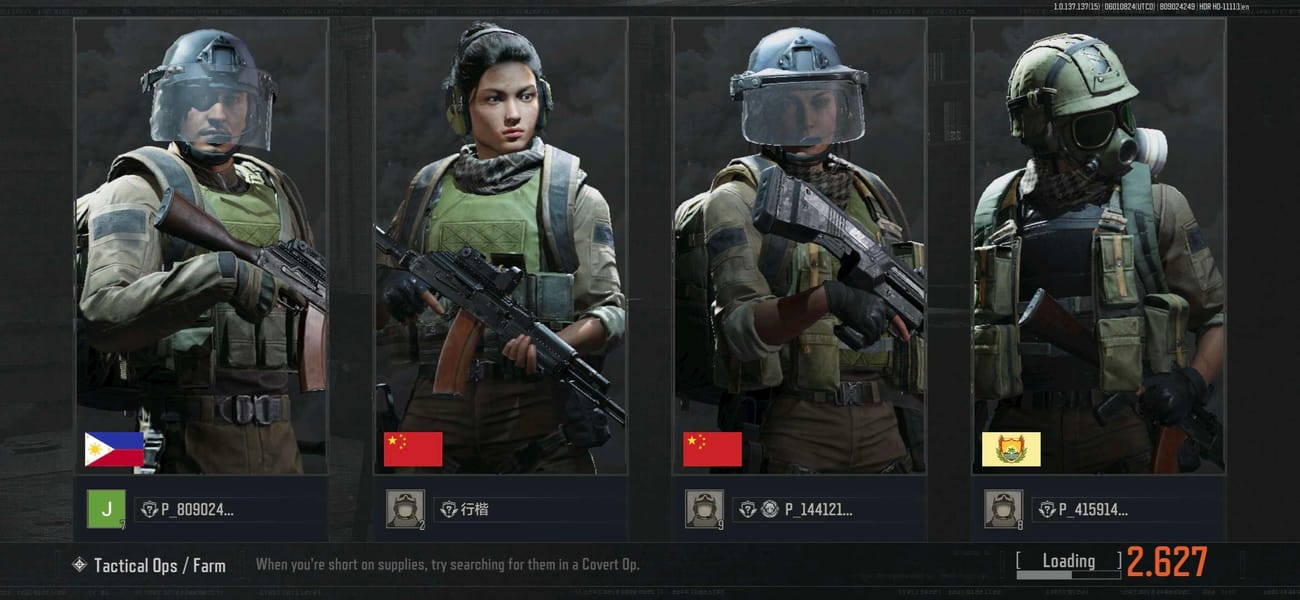Click the Philippines flag badge
This screenshot has height=600, width=1300.
(x=114, y=449)
